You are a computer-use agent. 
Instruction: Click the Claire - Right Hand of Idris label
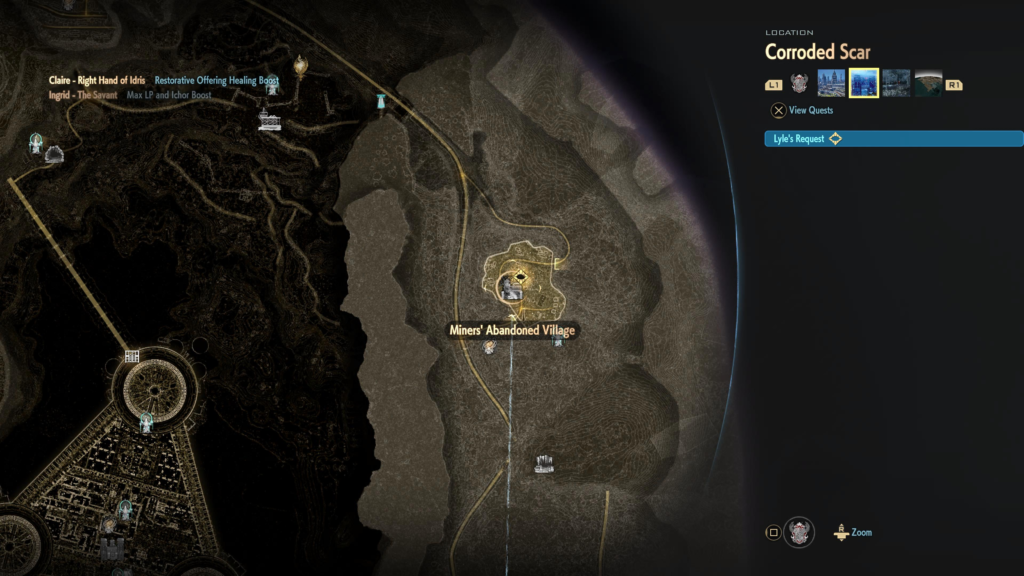click(97, 80)
